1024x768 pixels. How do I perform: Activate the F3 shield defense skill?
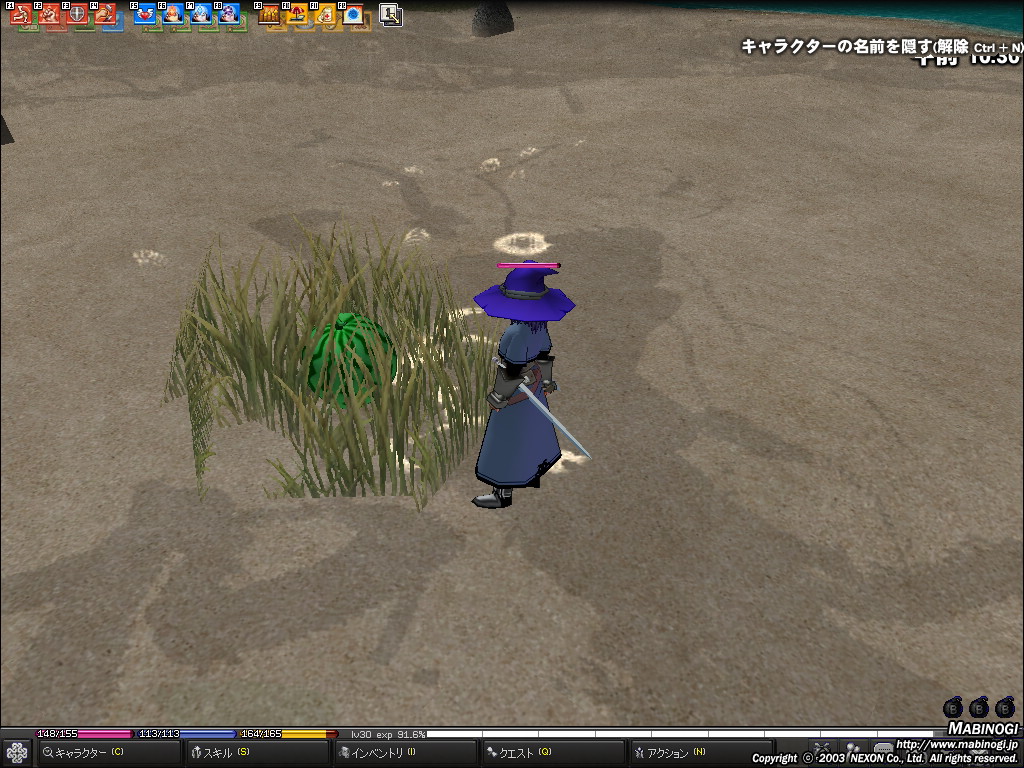tap(77, 15)
